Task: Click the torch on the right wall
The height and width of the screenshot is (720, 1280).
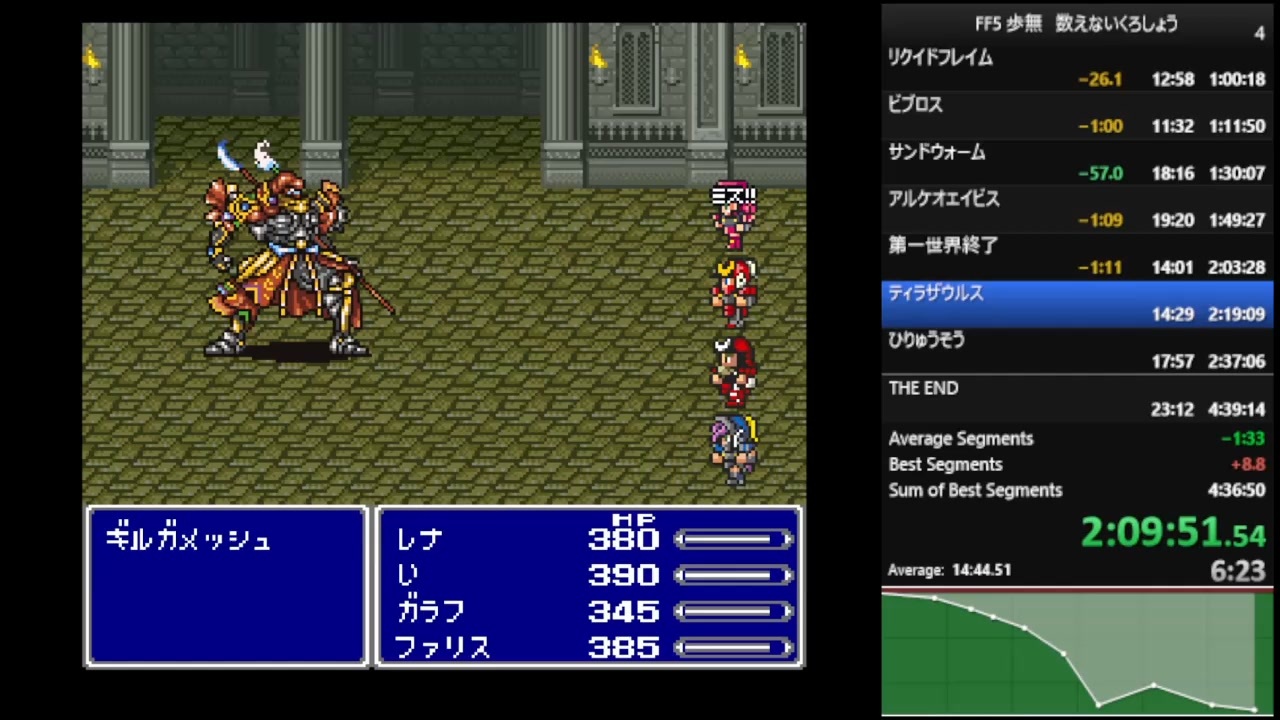Action: (x=742, y=57)
